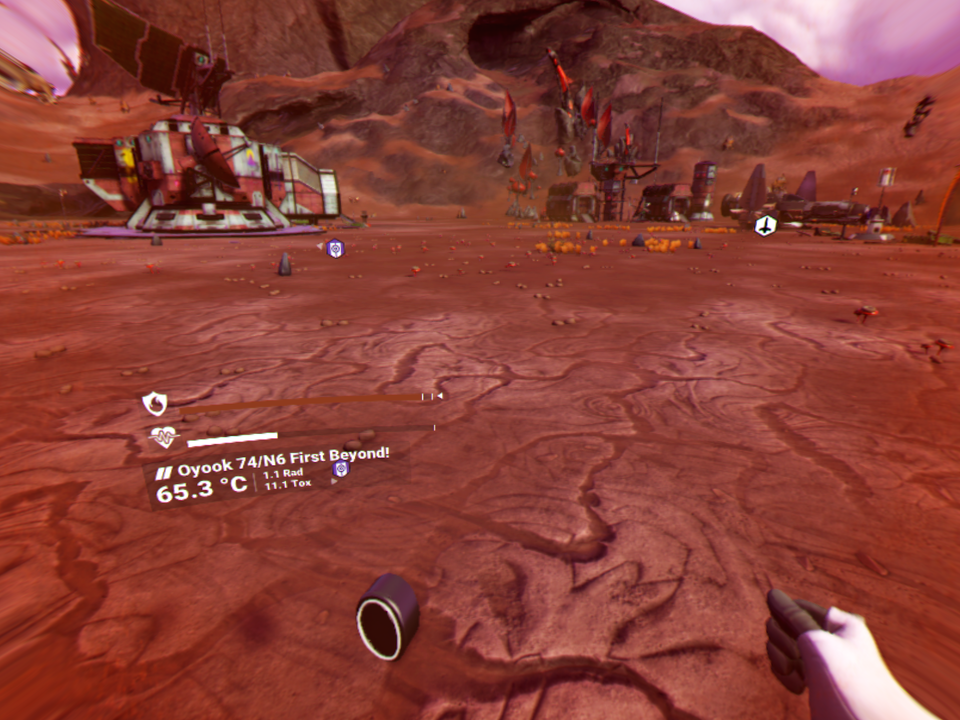Select the purple hexagon marker beside the Rad/Tox readout
The image size is (960, 720).
(341, 468)
